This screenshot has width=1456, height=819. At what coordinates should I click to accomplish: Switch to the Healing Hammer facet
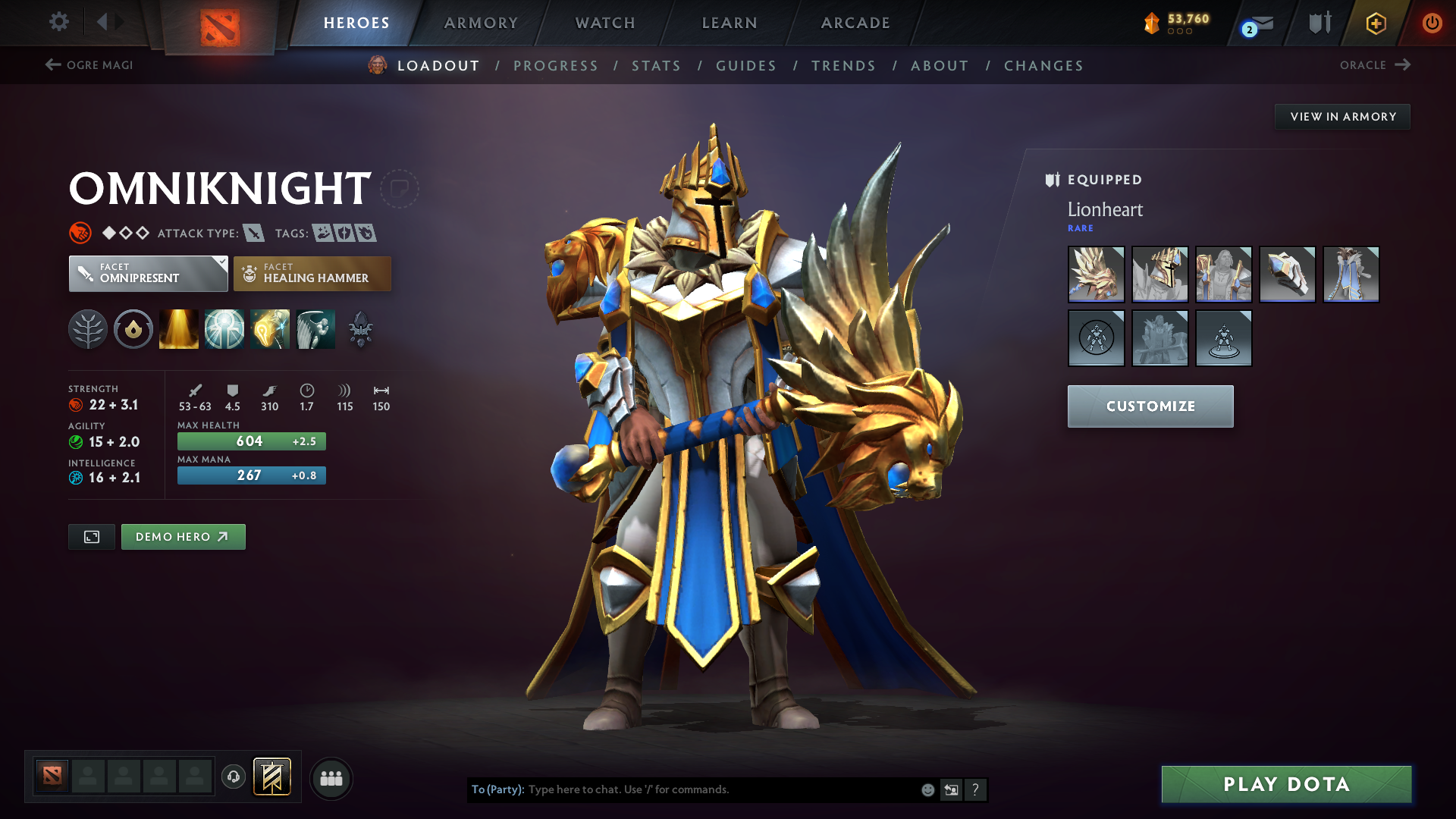coord(312,273)
